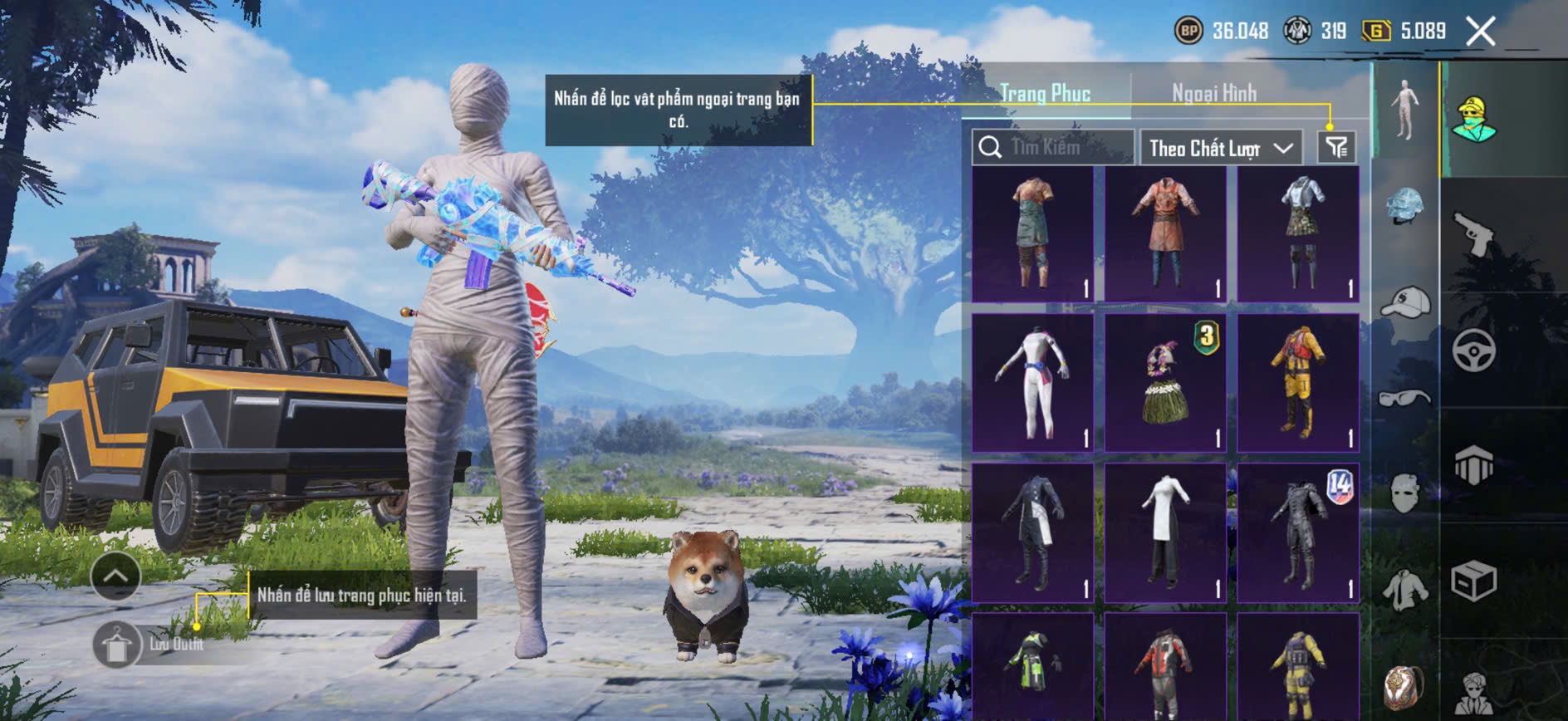The height and width of the screenshot is (721, 1568).
Task: Show the glasses category
Action: point(1404,399)
